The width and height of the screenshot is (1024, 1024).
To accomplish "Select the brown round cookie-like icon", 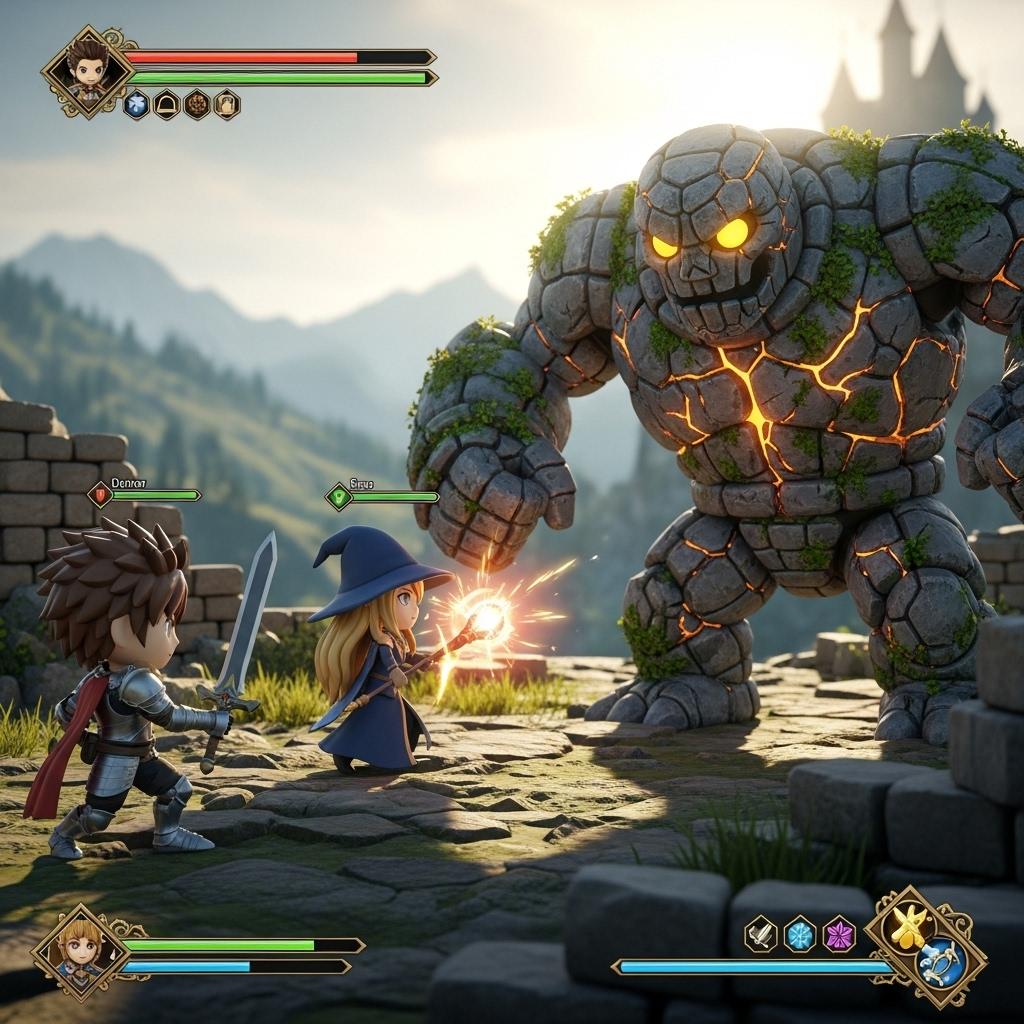I will tap(197, 104).
